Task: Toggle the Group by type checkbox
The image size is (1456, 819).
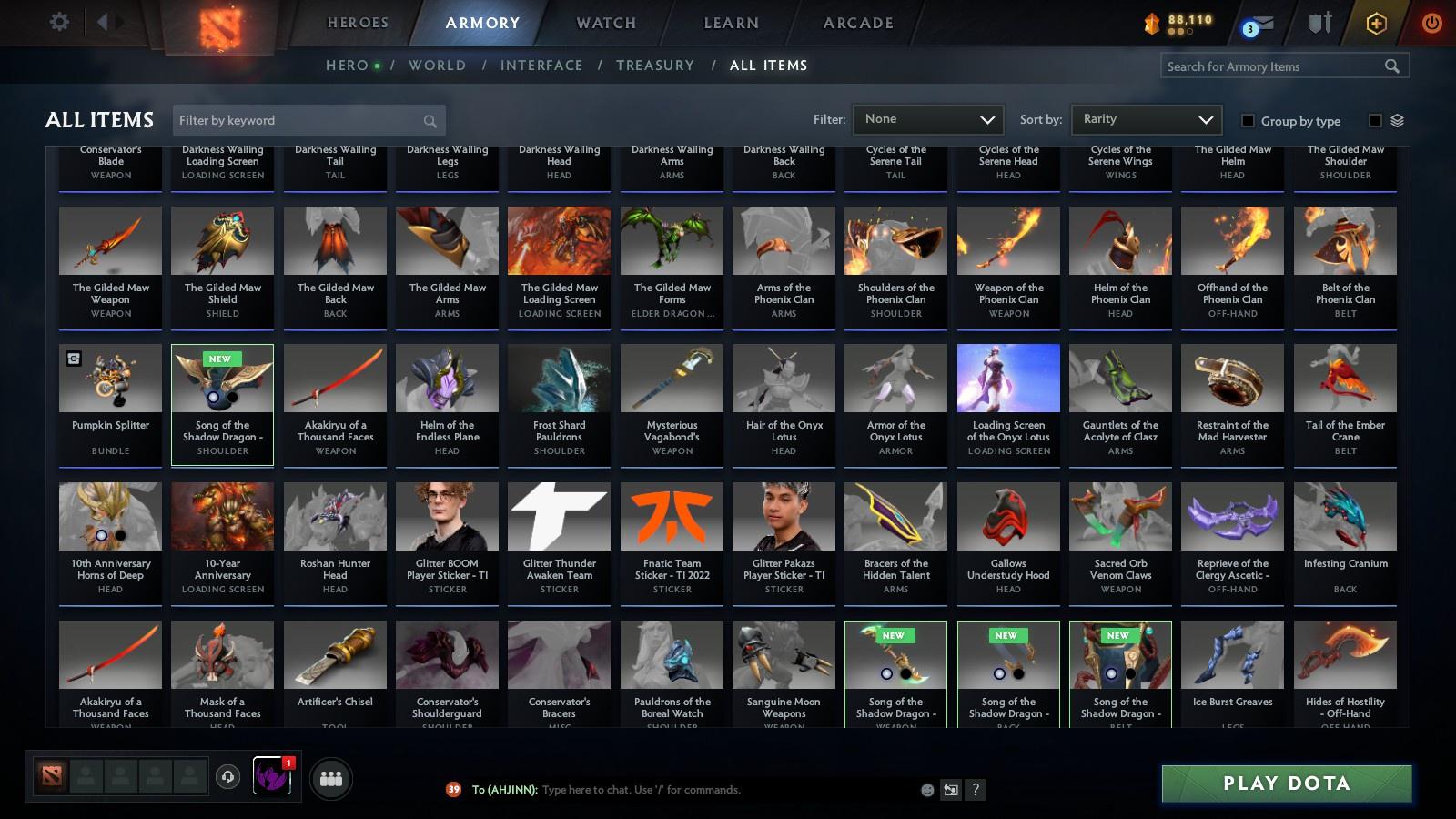Action: (x=1250, y=120)
